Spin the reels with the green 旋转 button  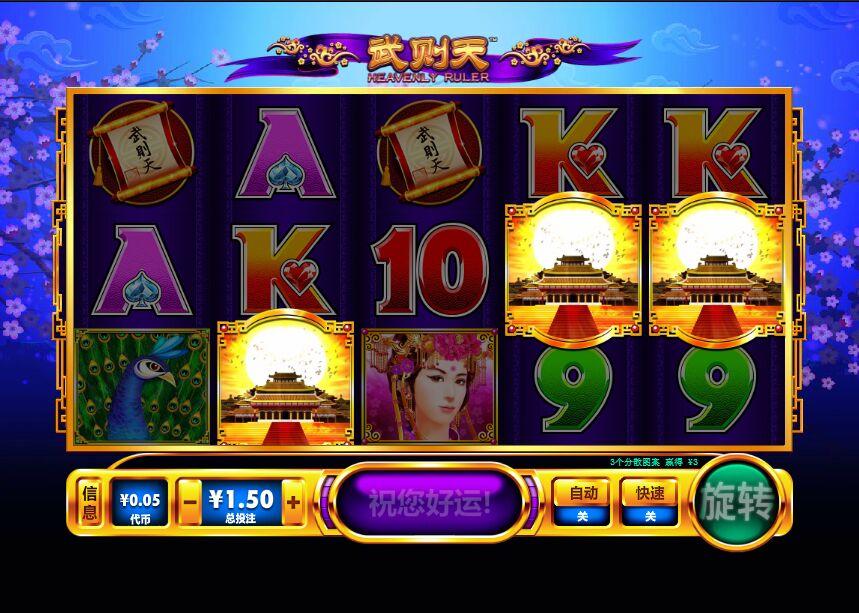739,503
